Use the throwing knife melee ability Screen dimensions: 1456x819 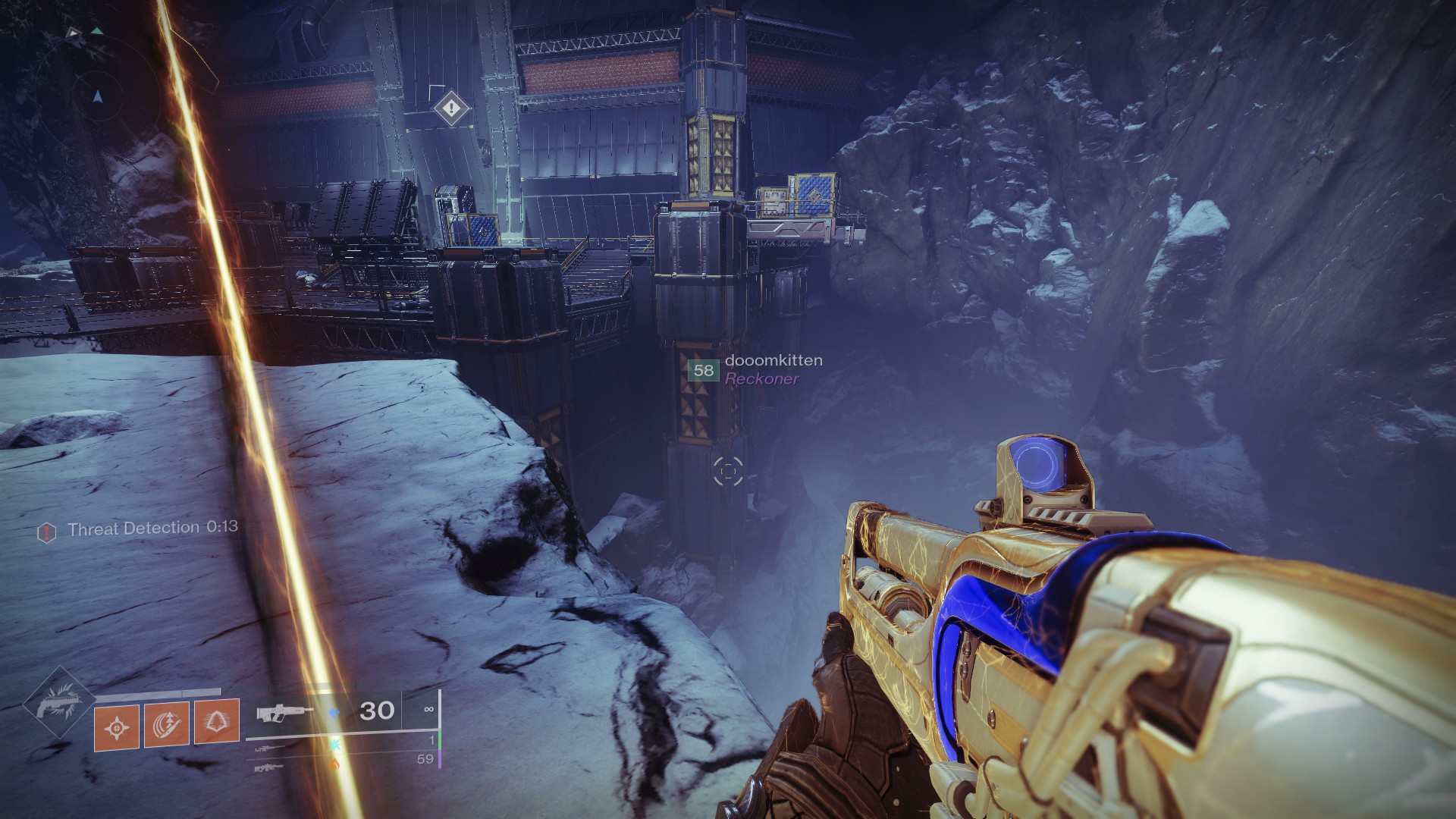click(x=167, y=724)
